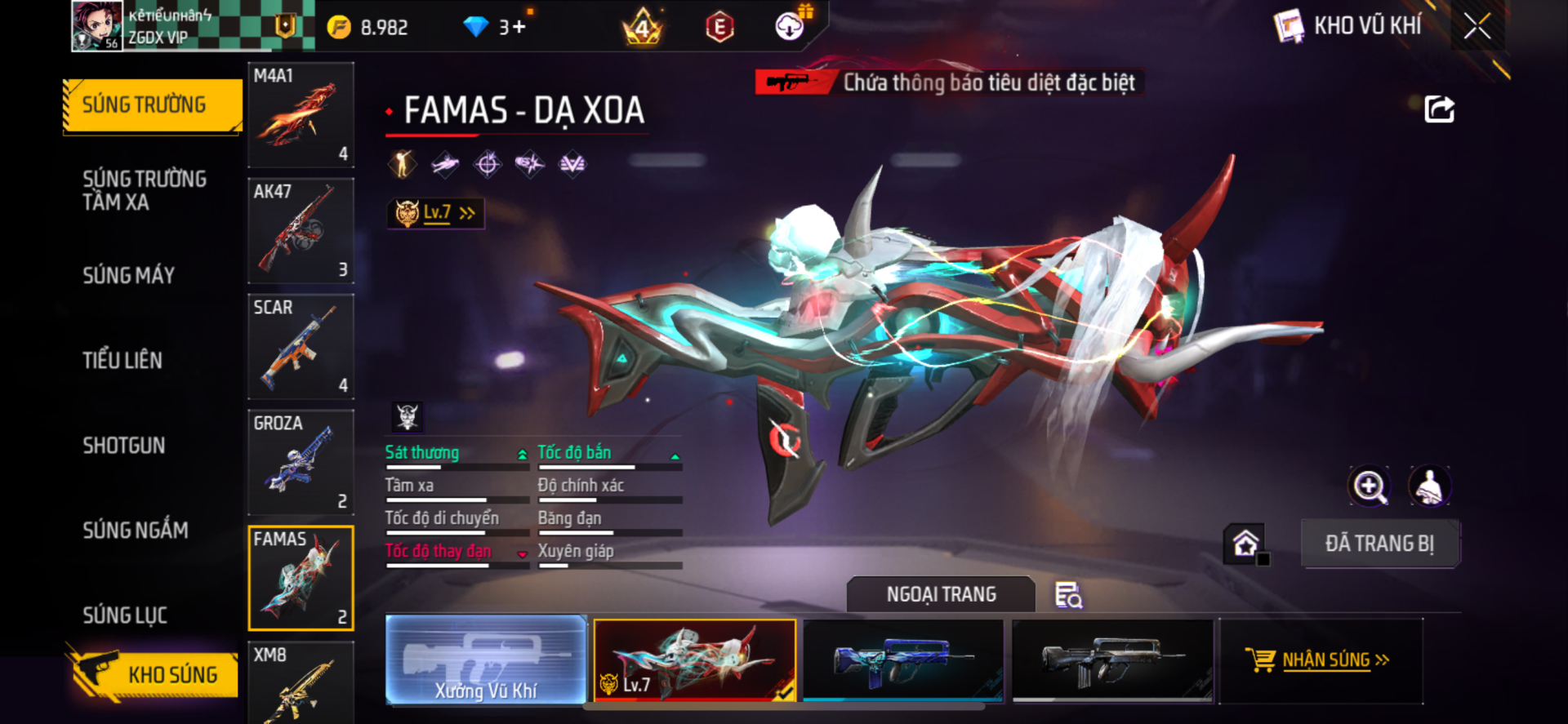Switch to Súng Trường Tầm Xa category

click(145, 190)
